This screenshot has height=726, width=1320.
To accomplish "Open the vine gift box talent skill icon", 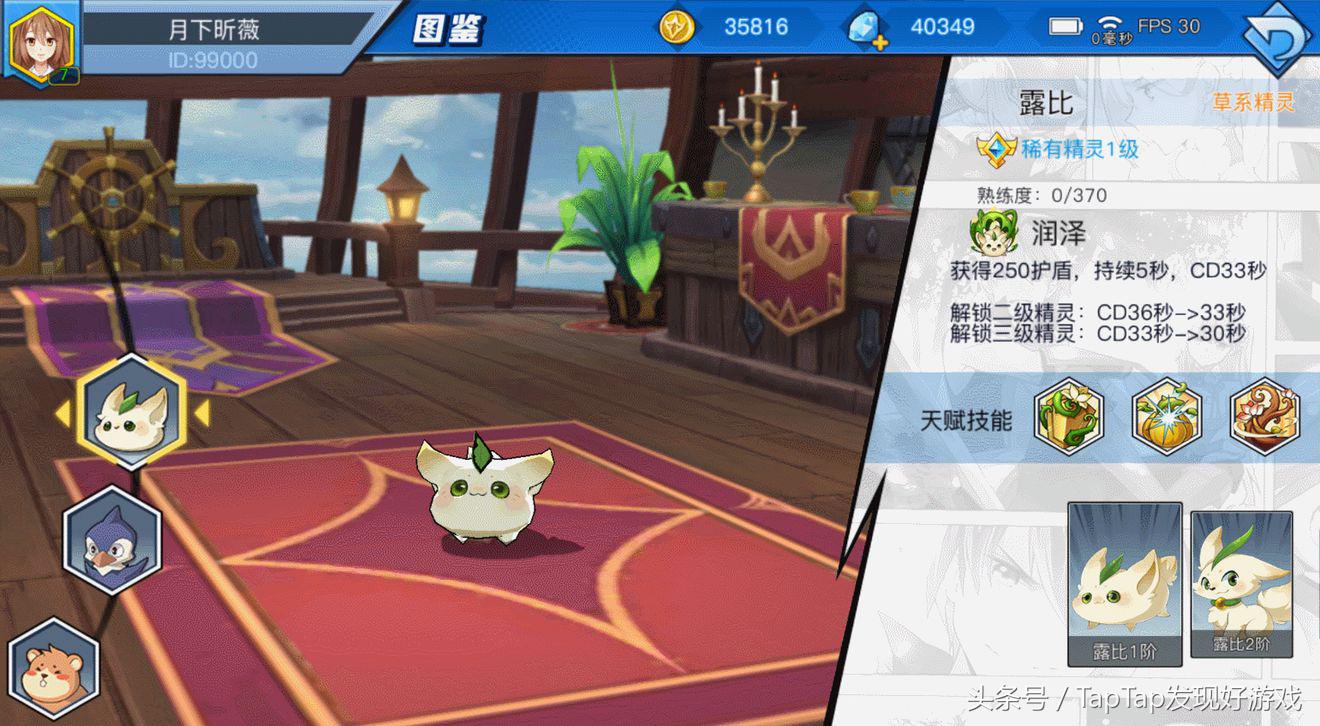I will (x=1068, y=421).
